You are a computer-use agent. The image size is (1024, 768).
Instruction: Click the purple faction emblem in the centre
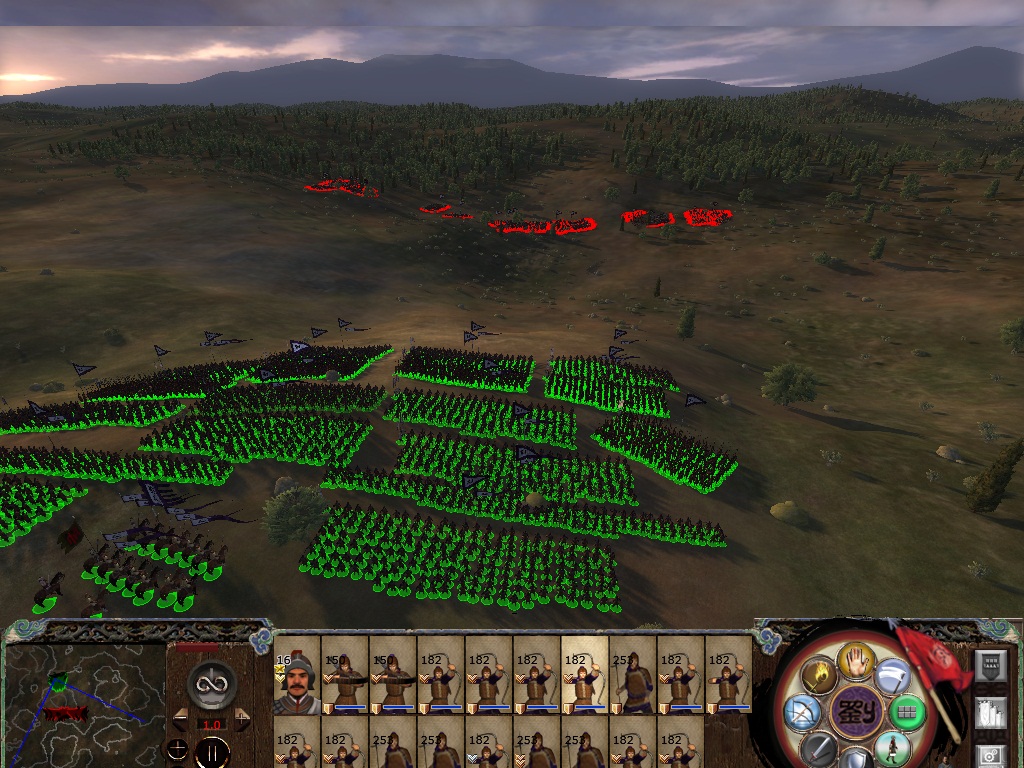coord(856,713)
